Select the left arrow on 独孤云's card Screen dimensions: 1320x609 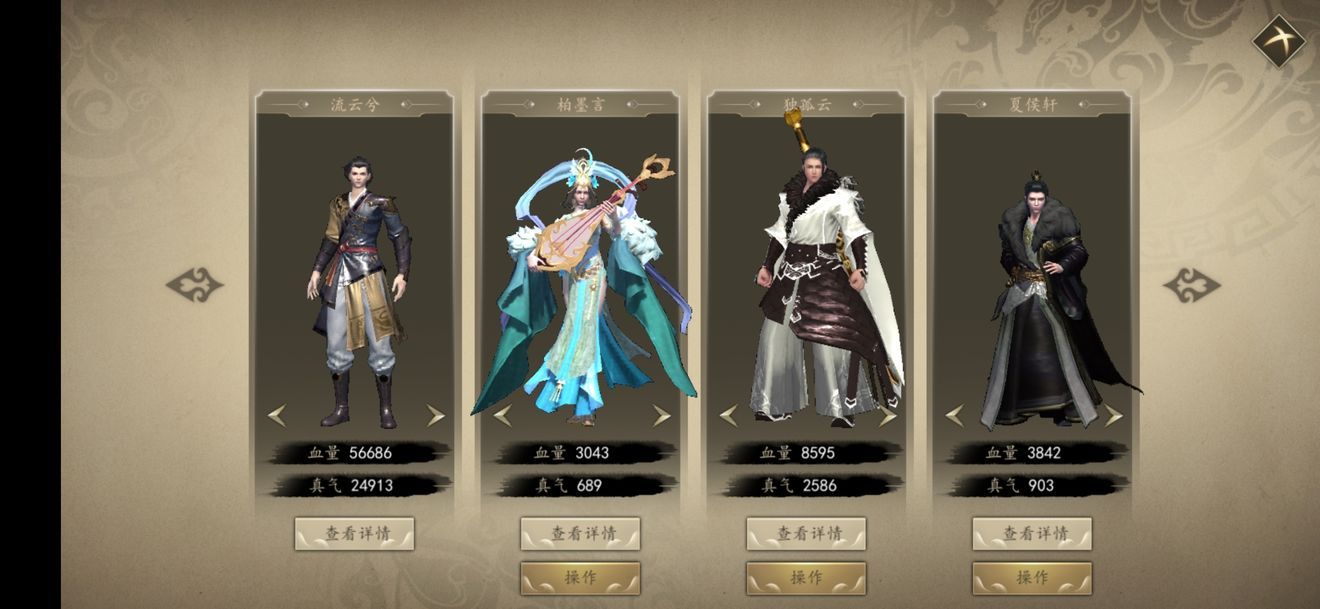[x=729, y=415]
